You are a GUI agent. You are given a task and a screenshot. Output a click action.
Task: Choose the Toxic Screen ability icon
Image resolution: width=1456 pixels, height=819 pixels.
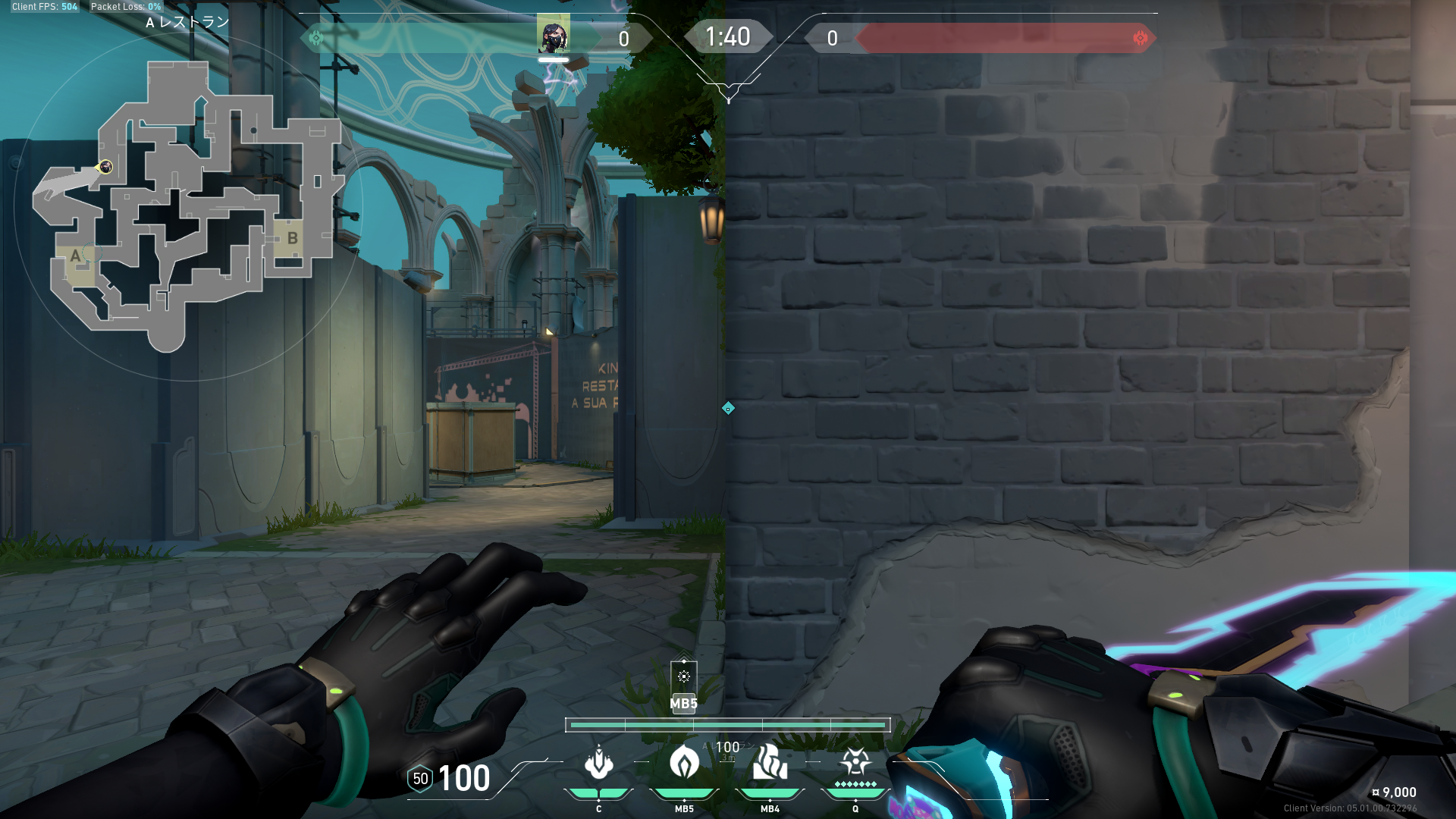click(x=770, y=761)
